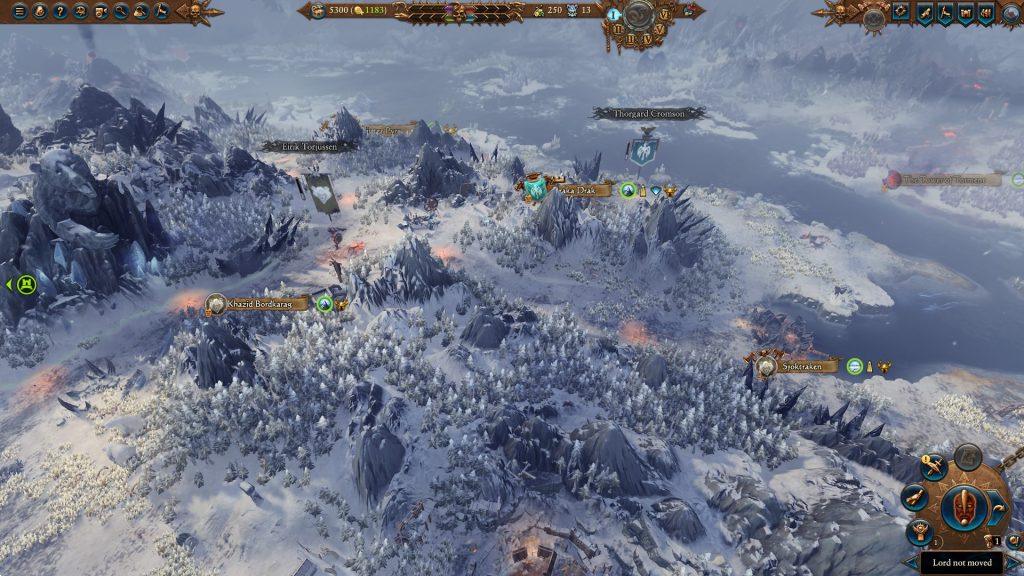Image resolution: width=1024 pixels, height=576 pixels.
Task: Click the Eirik Torjussen army banner
Action: tap(321, 193)
